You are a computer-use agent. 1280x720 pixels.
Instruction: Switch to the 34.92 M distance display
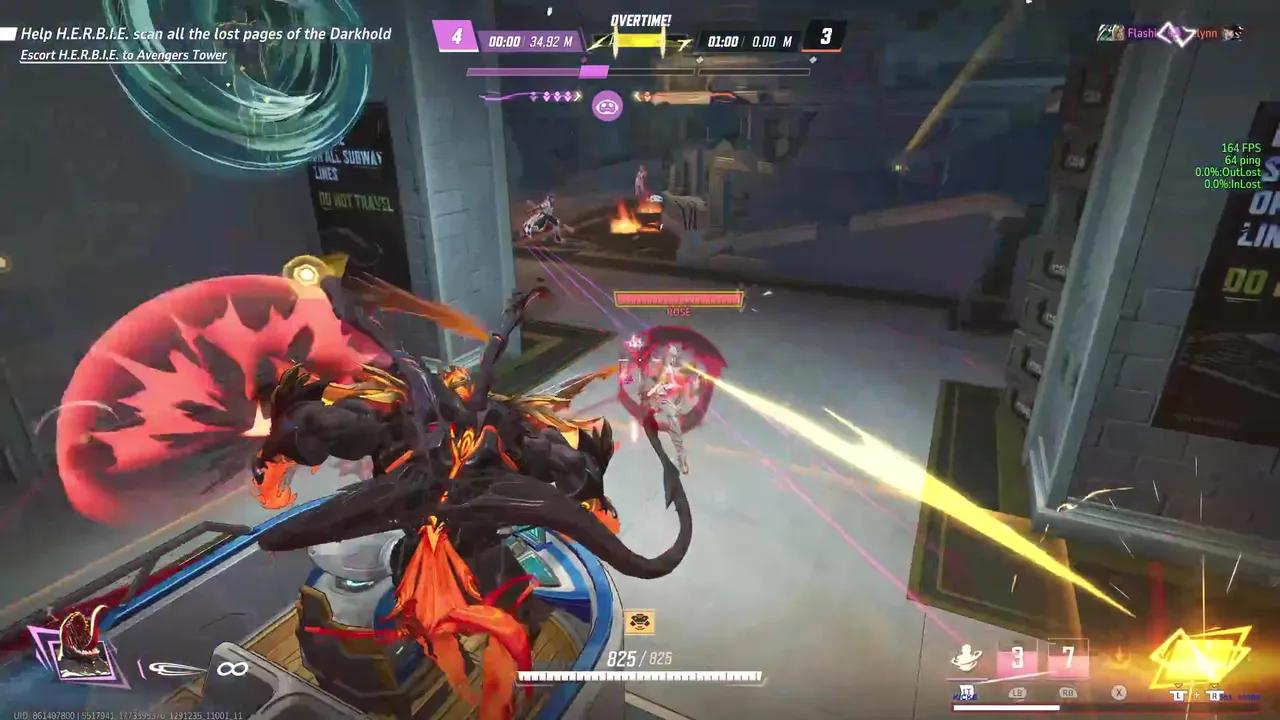tap(552, 41)
